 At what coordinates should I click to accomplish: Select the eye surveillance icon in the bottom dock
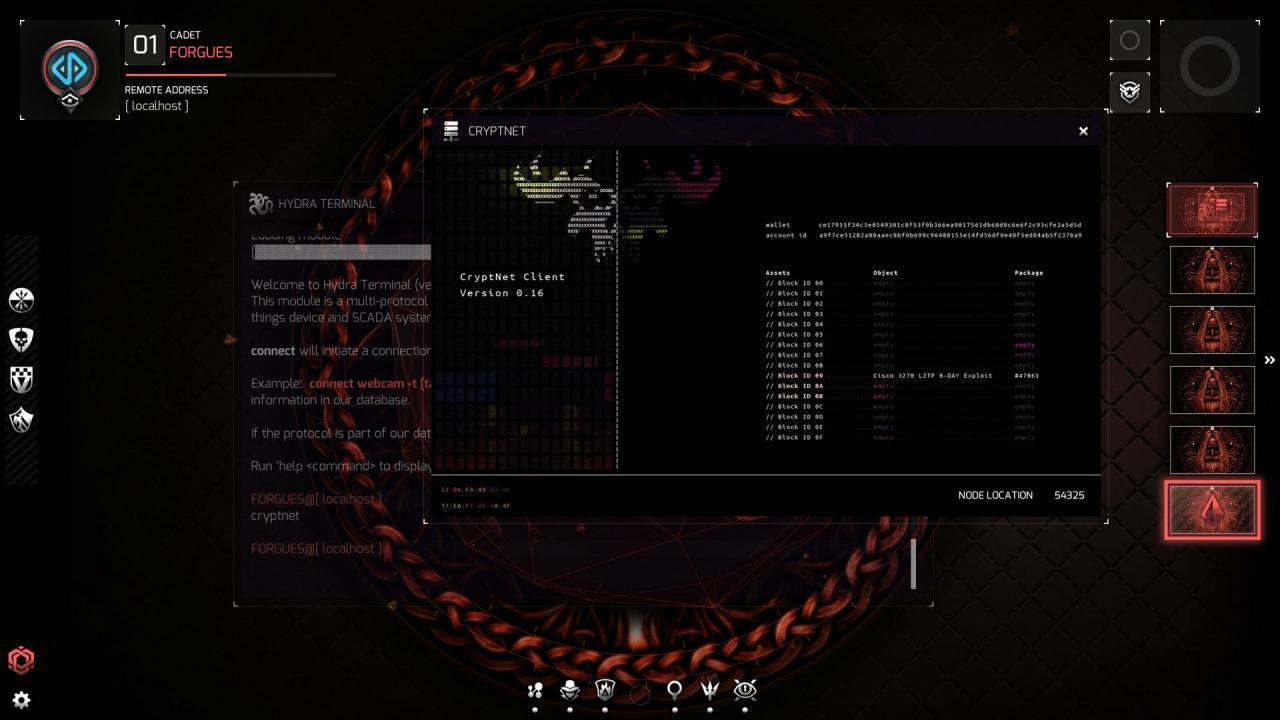(x=744, y=690)
